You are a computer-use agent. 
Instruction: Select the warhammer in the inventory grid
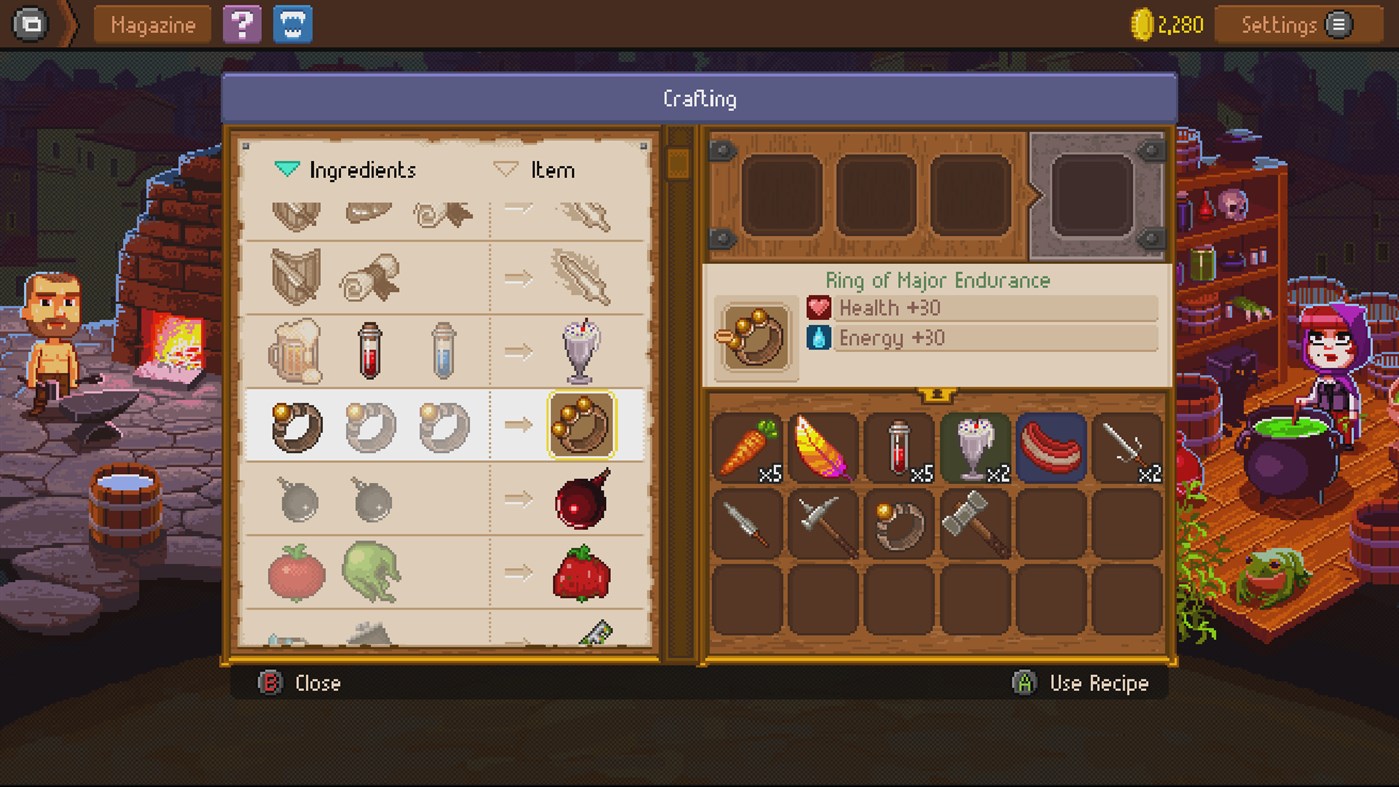click(x=975, y=523)
